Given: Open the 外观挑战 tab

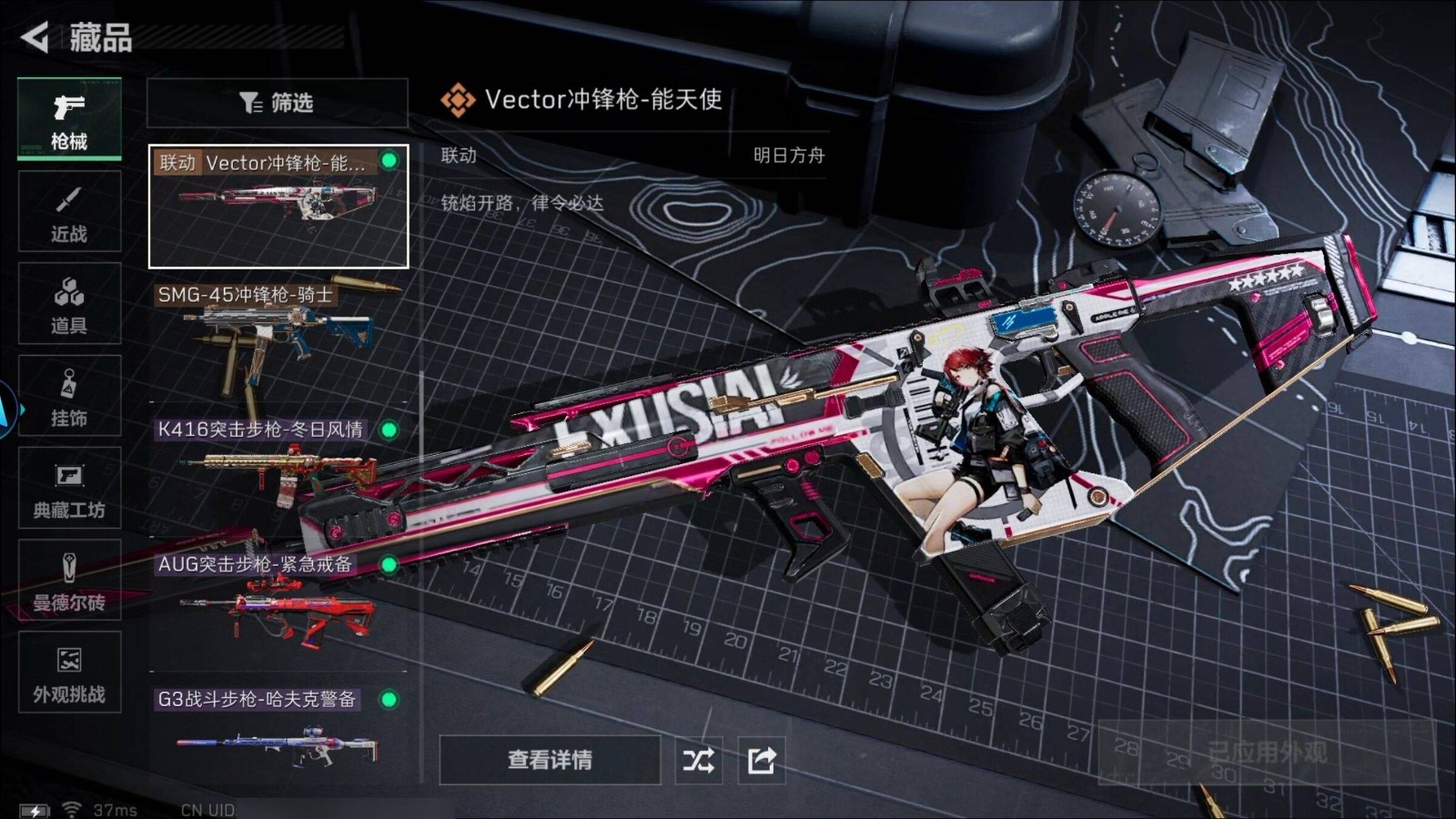Looking at the screenshot, I should coord(69,673).
